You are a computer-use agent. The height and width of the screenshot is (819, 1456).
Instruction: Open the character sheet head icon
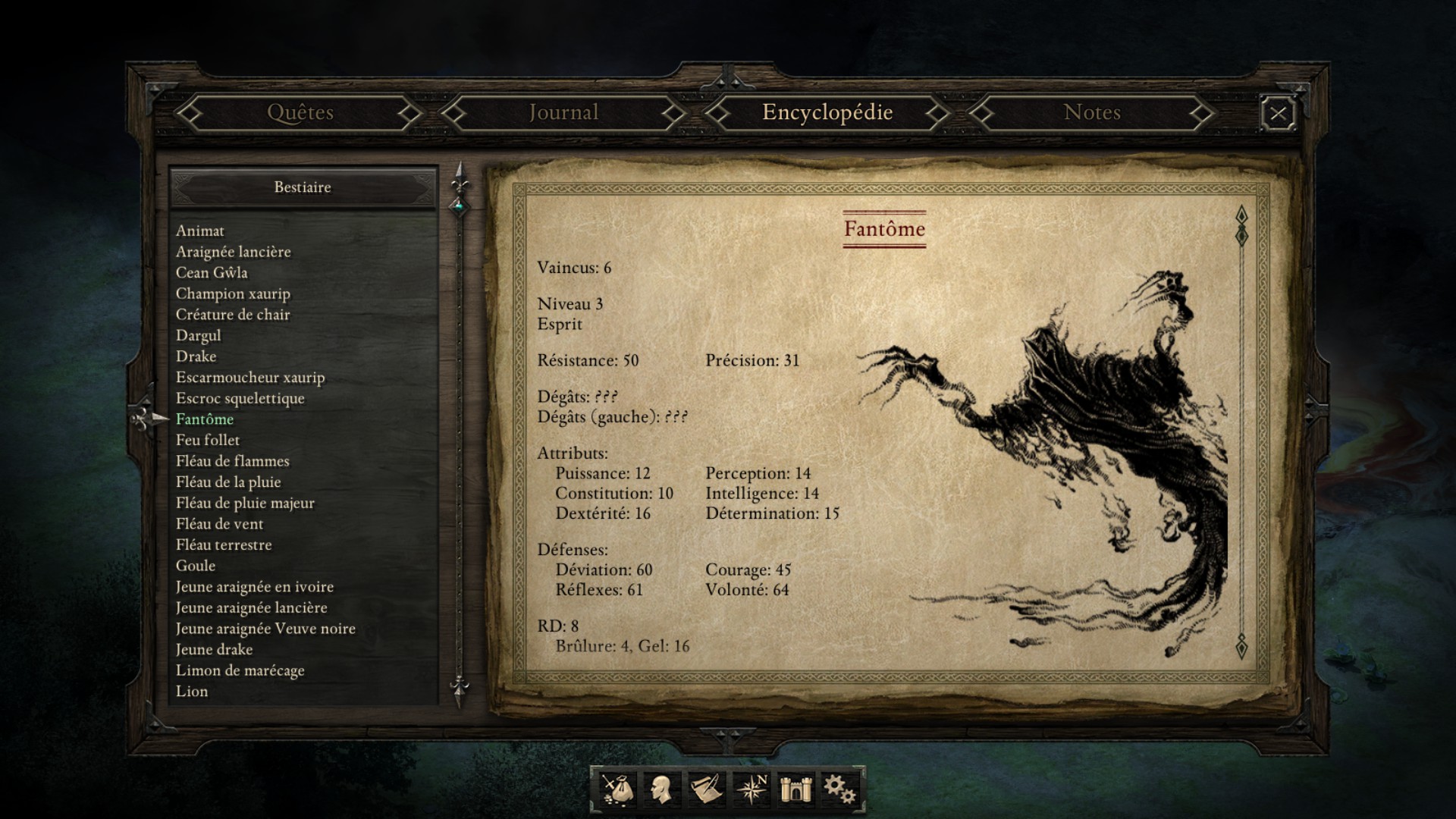pos(661,789)
